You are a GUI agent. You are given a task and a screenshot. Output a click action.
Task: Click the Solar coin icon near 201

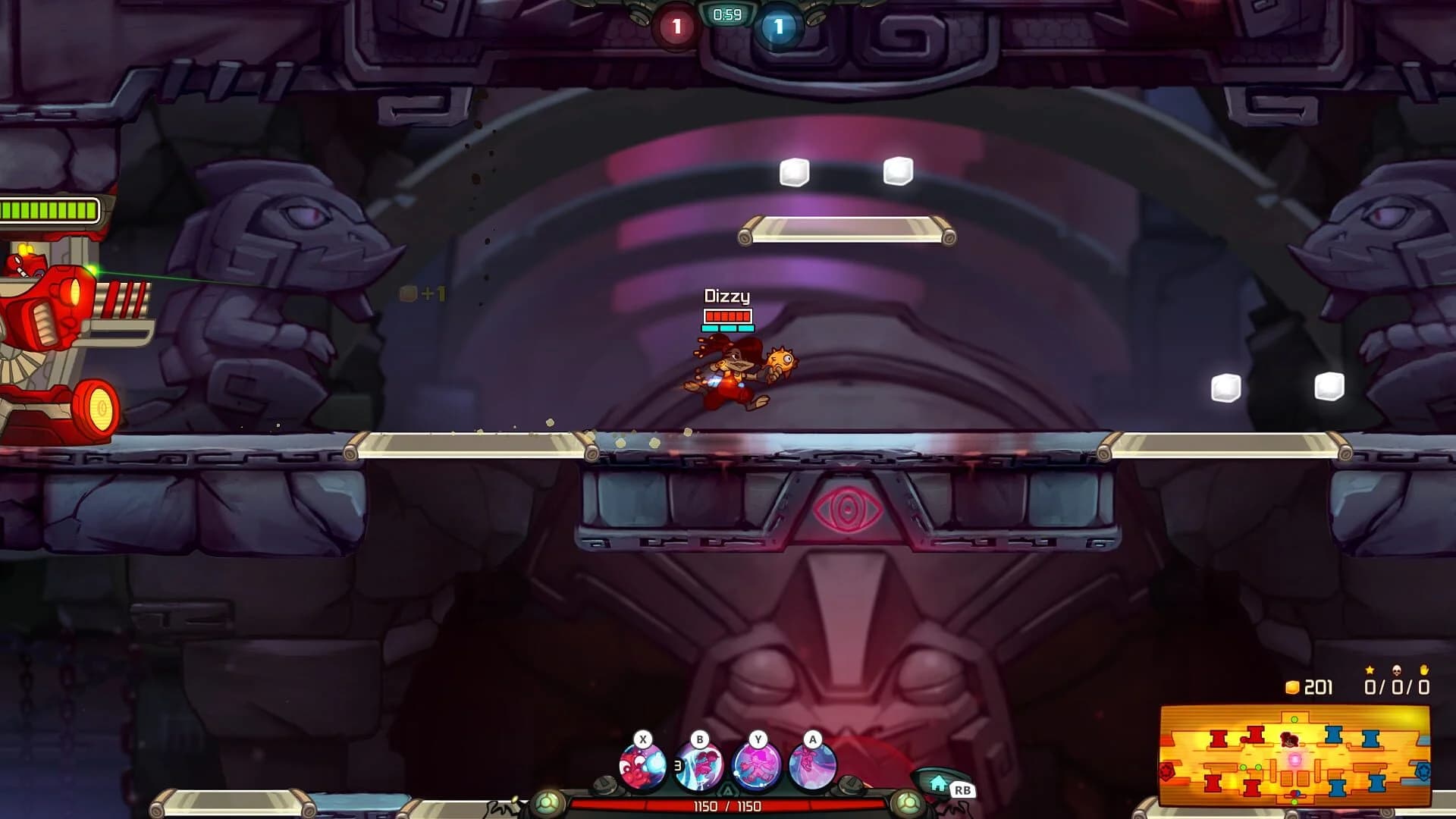(x=1291, y=687)
